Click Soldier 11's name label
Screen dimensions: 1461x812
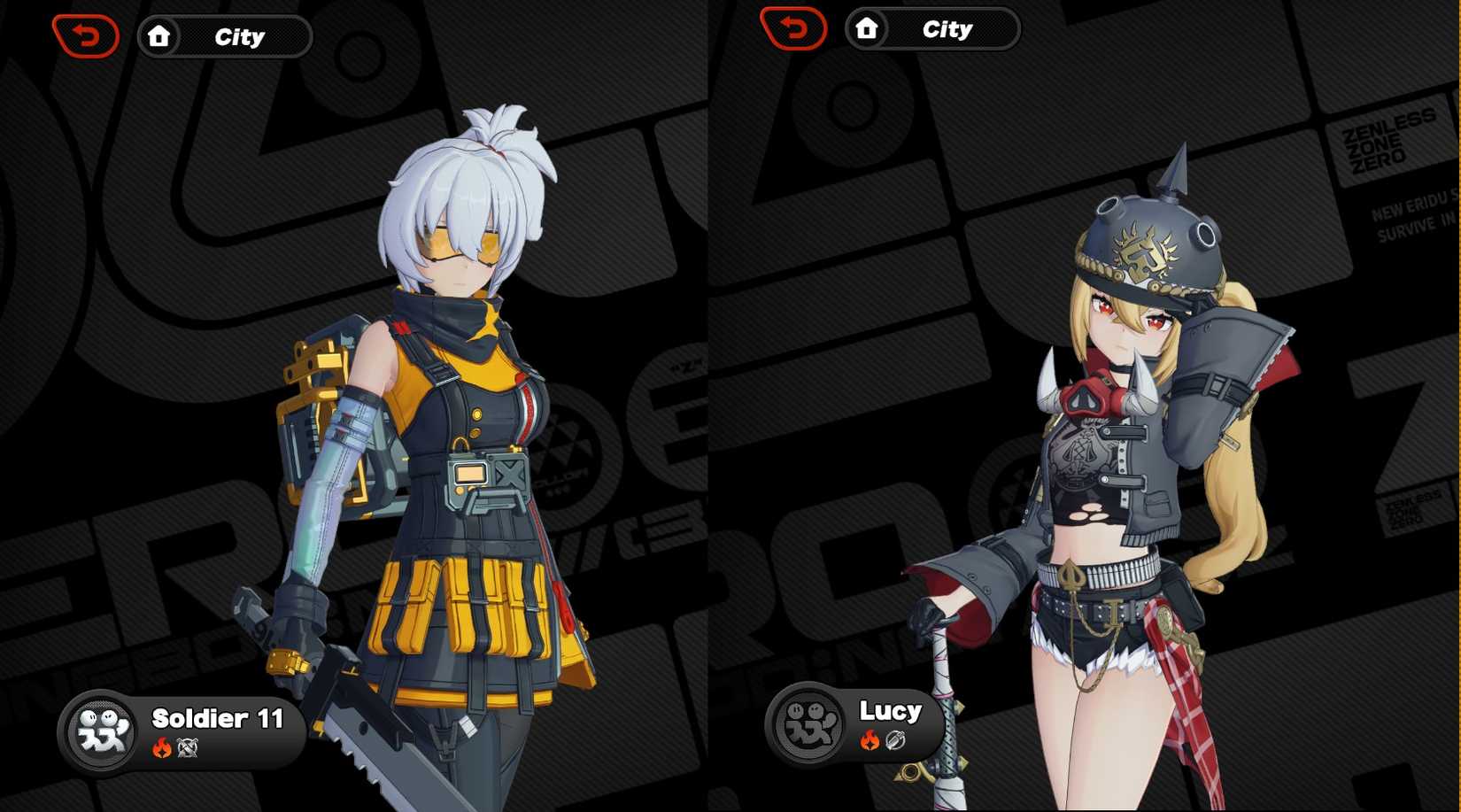pyautogui.click(x=215, y=719)
